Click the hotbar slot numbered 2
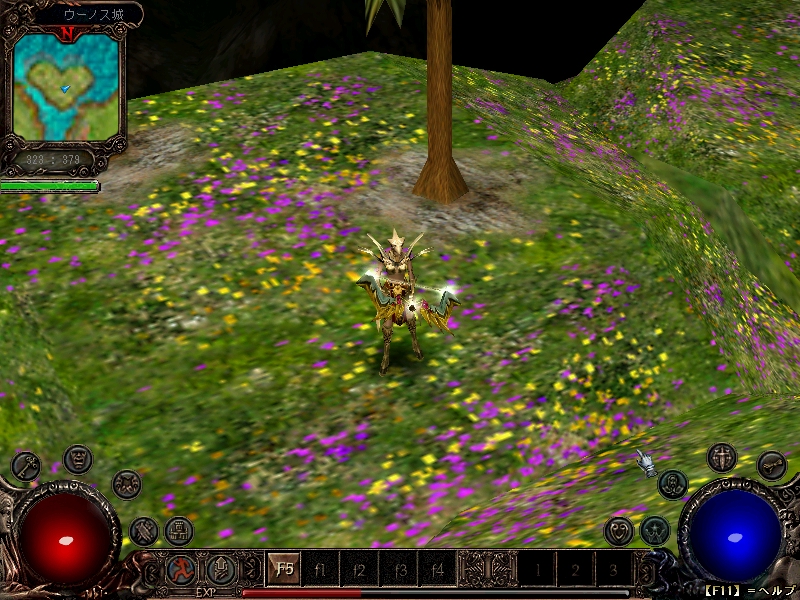800x600 pixels. point(575,570)
